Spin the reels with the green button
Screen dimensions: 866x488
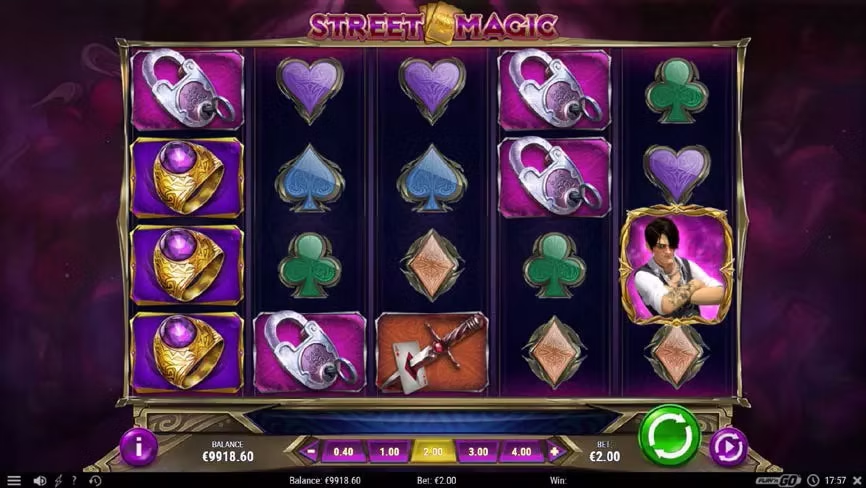click(x=668, y=437)
